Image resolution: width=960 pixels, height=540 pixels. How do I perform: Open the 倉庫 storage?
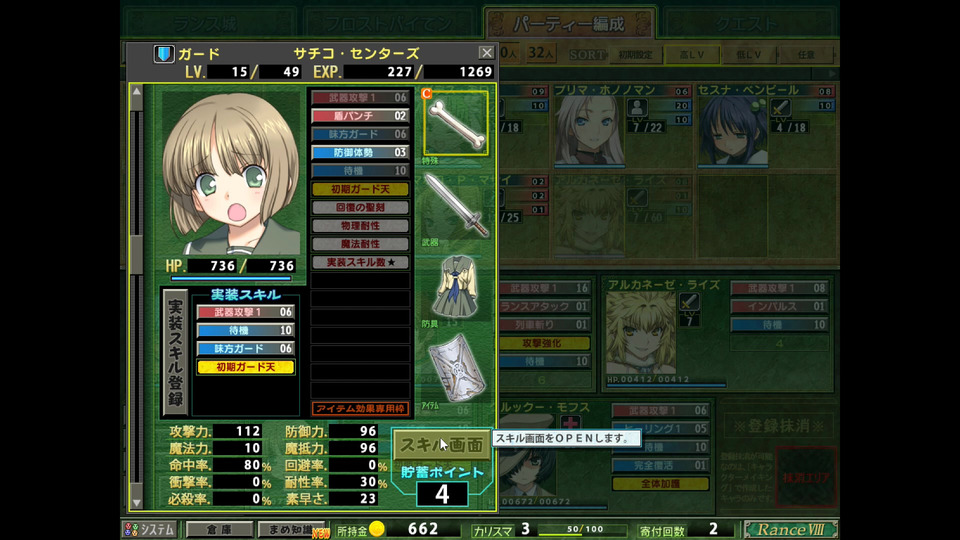pyautogui.click(x=220, y=529)
